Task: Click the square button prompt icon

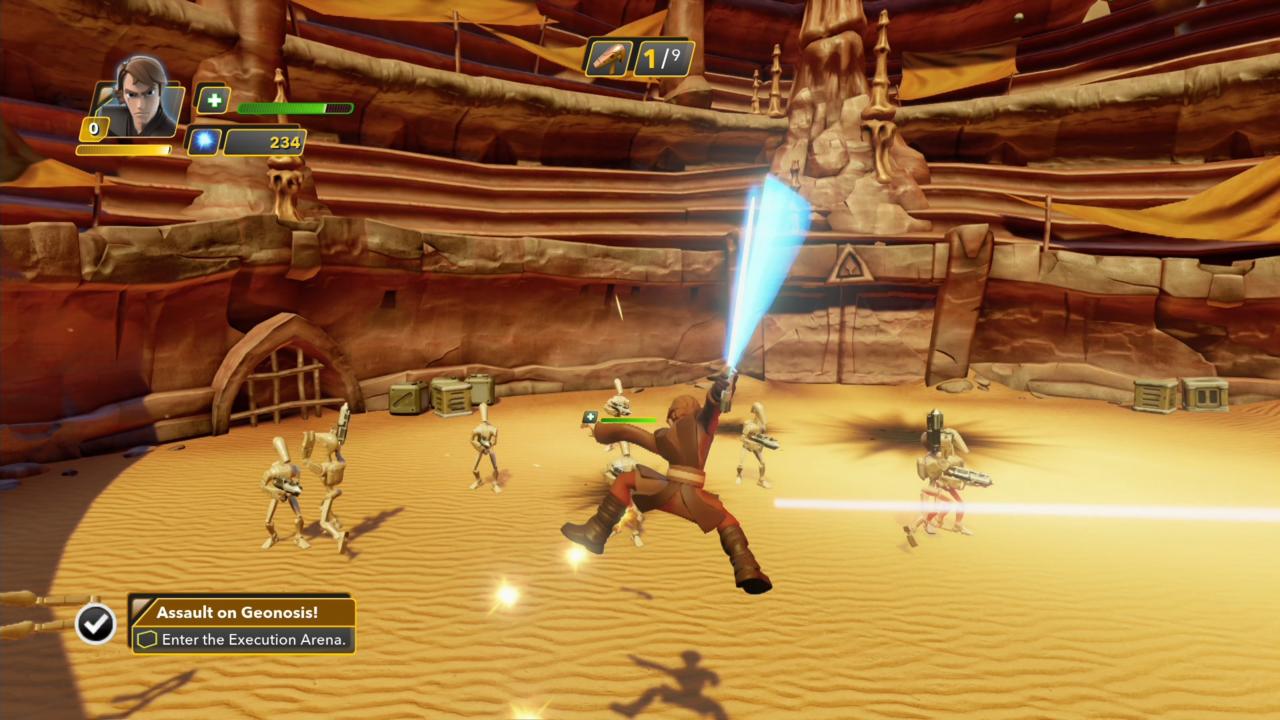Action: 146,639
